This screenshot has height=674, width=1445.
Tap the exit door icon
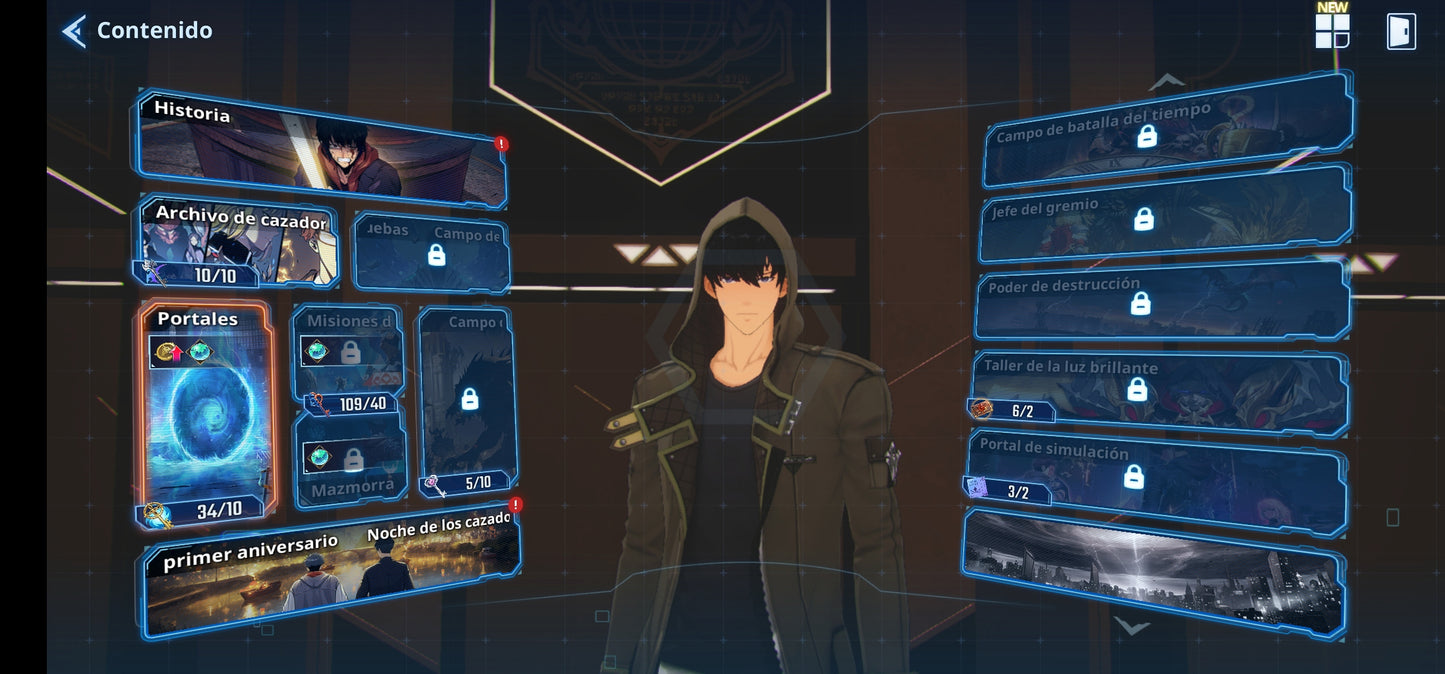pos(1401,31)
